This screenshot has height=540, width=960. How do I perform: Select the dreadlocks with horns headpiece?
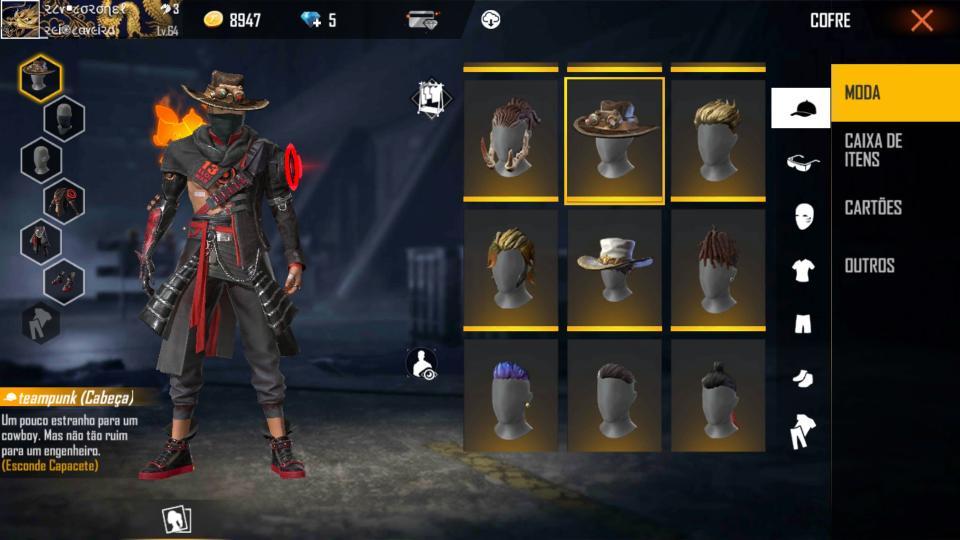pyautogui.click(x=511, y=140)
